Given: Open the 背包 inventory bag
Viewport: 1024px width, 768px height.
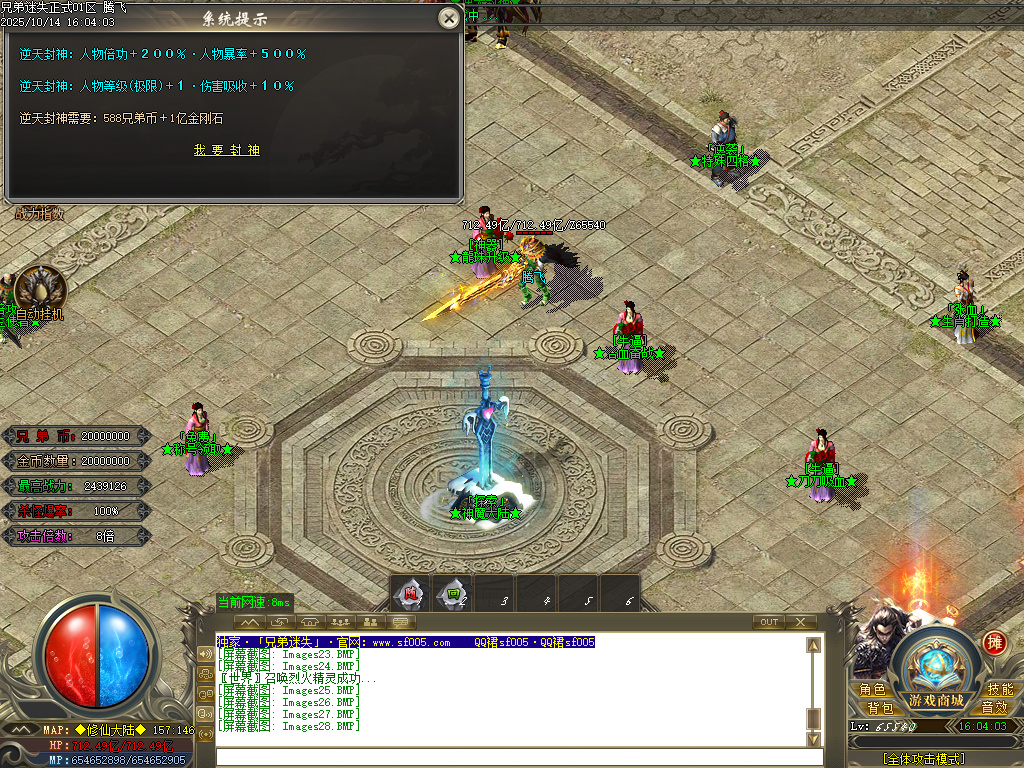Looking at the screenshot, I should coord(879,708).
